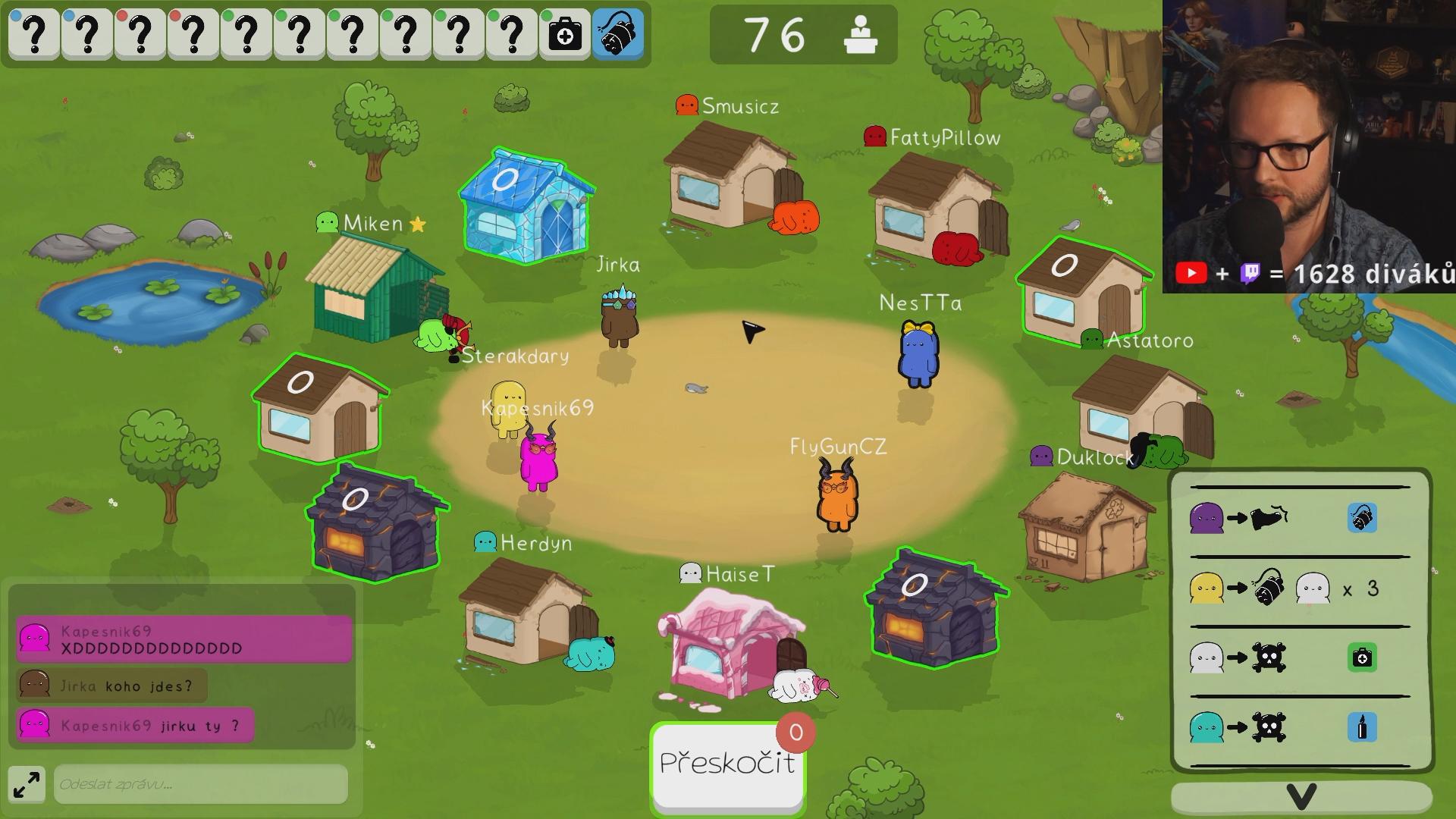Focus the Odeslat zprávu chat input
The width and height of the screenshot is (1456, 819).
pyautogui.click(x=200, y=784)
